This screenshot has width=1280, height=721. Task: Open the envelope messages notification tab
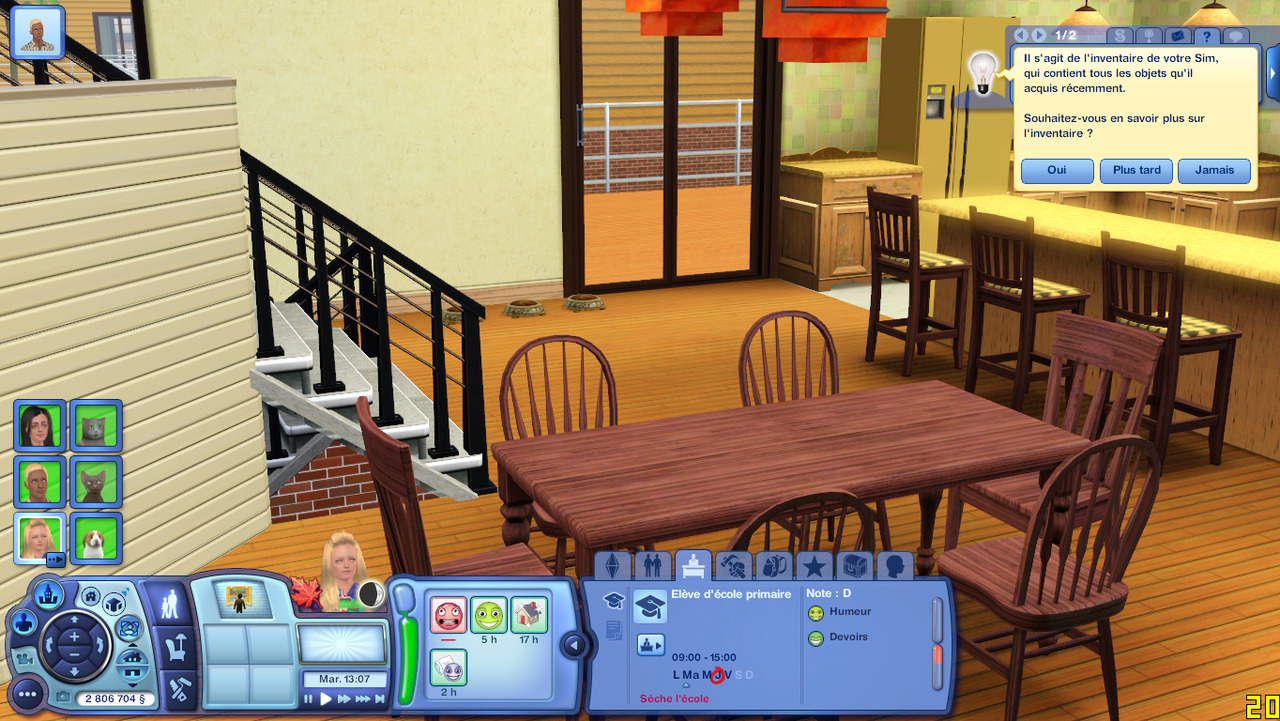coord(1176,36)
